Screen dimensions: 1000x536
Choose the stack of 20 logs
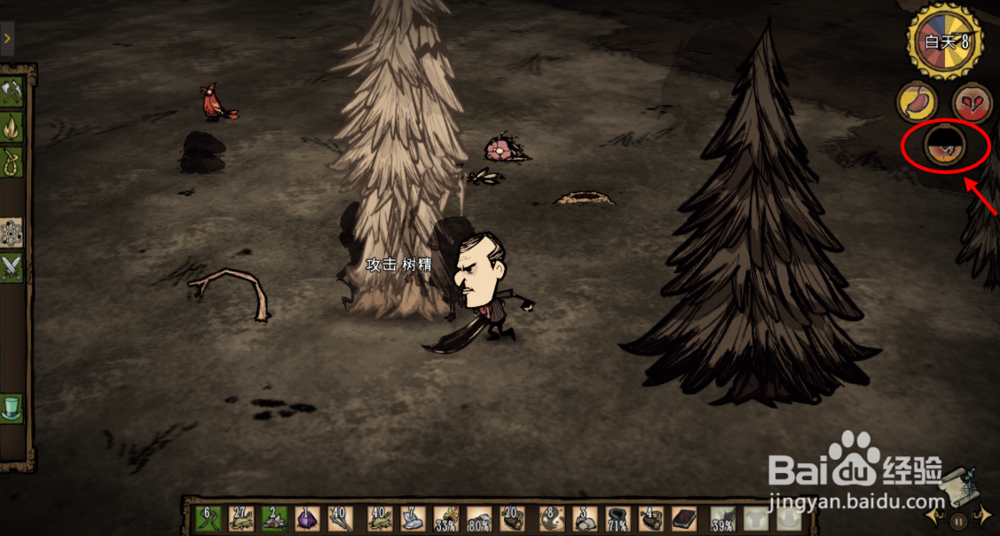click(x=514, y=518)
